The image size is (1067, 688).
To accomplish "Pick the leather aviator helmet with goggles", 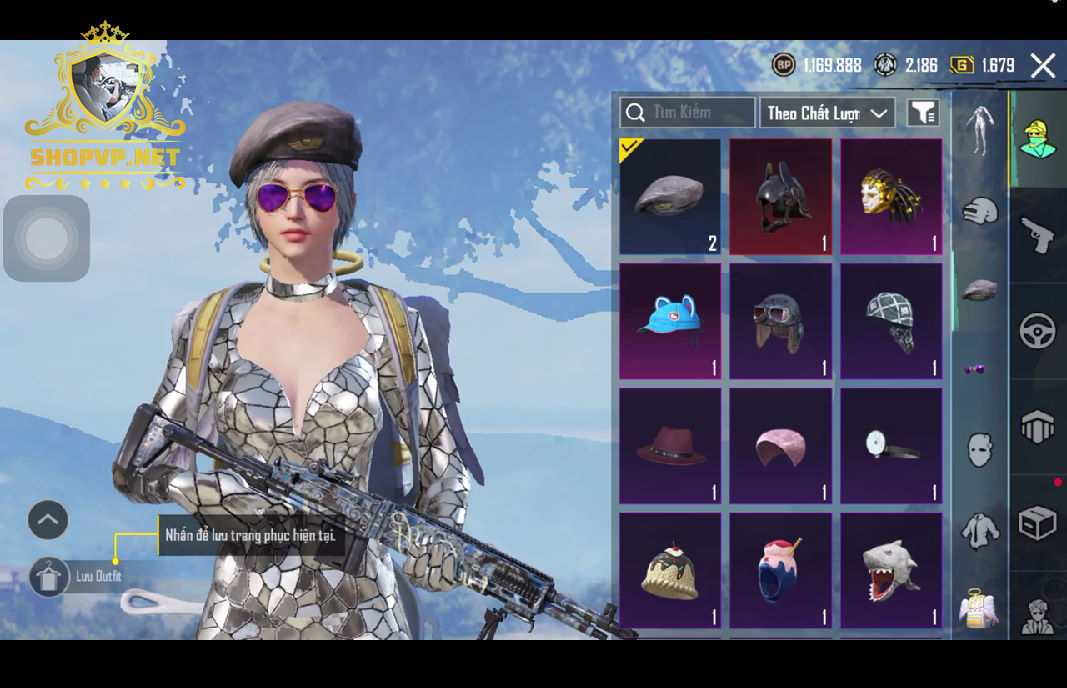I will pos(780,321).
